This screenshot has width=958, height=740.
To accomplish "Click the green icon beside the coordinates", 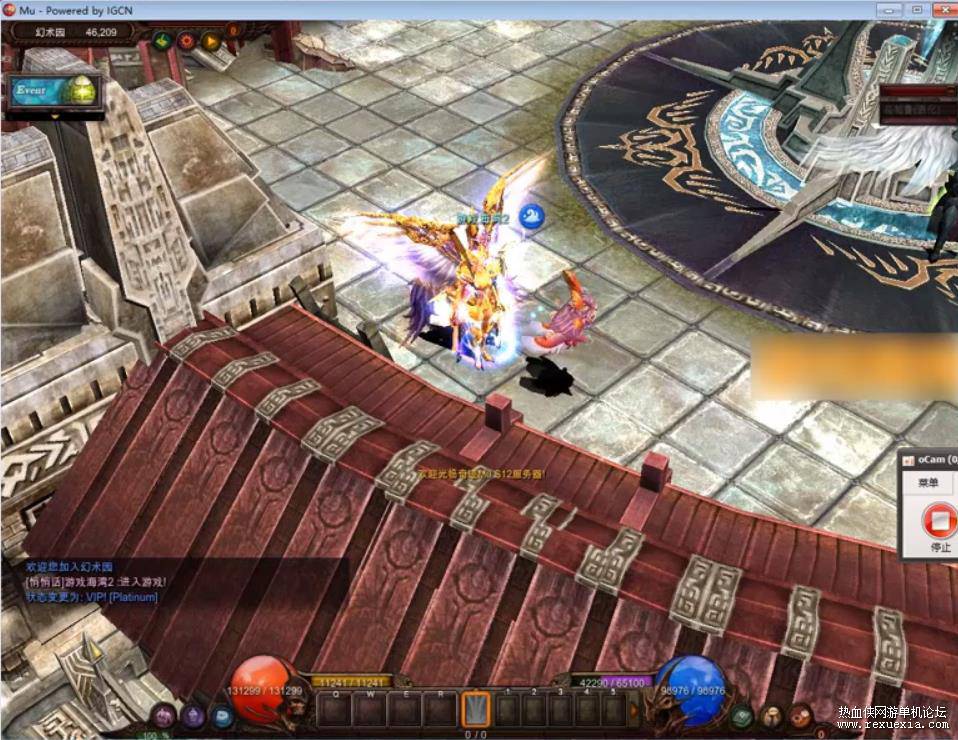I will click(x=162, y=41).
